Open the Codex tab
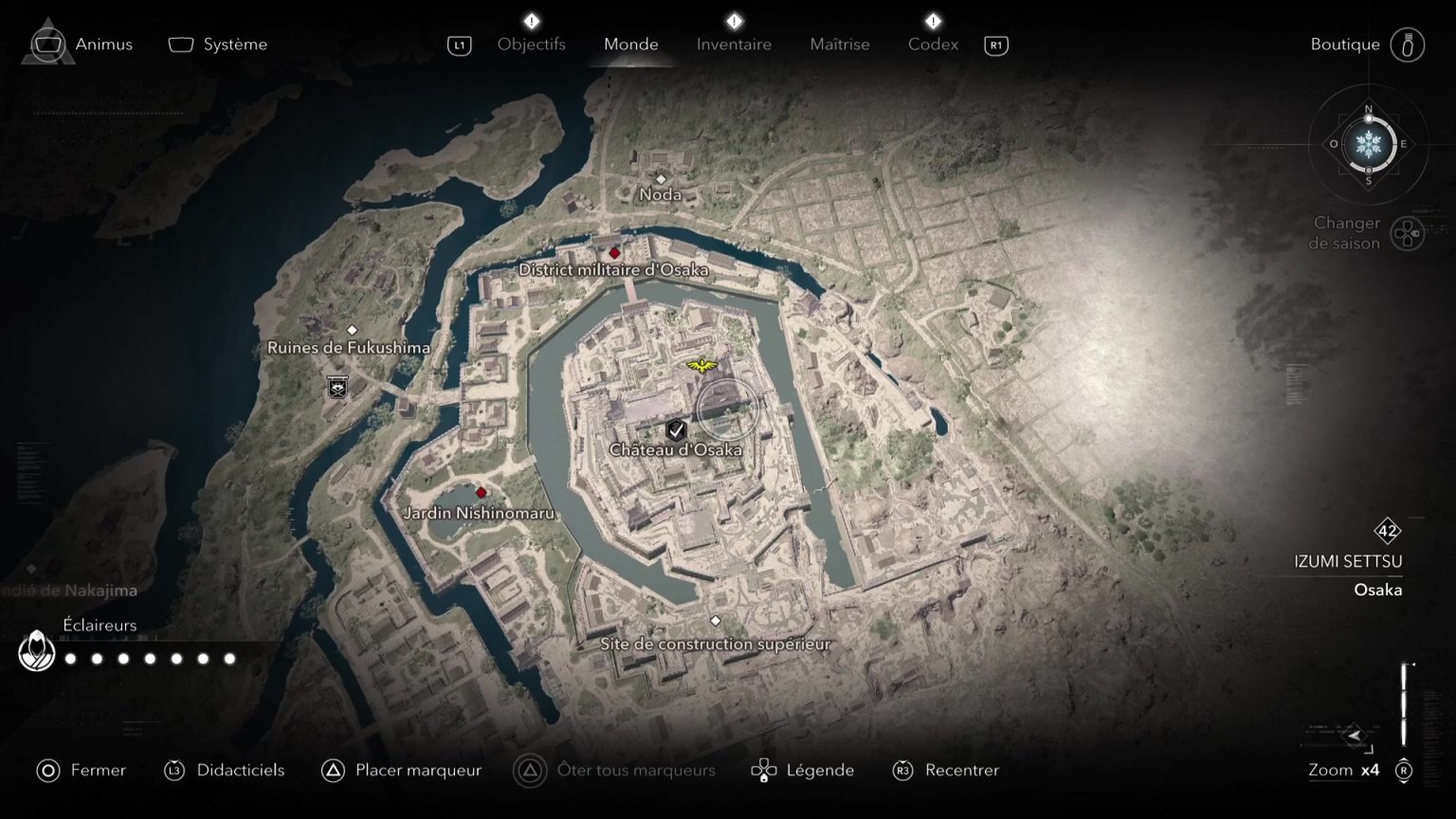Screen dimensions: 1456x819 (932, 44)
